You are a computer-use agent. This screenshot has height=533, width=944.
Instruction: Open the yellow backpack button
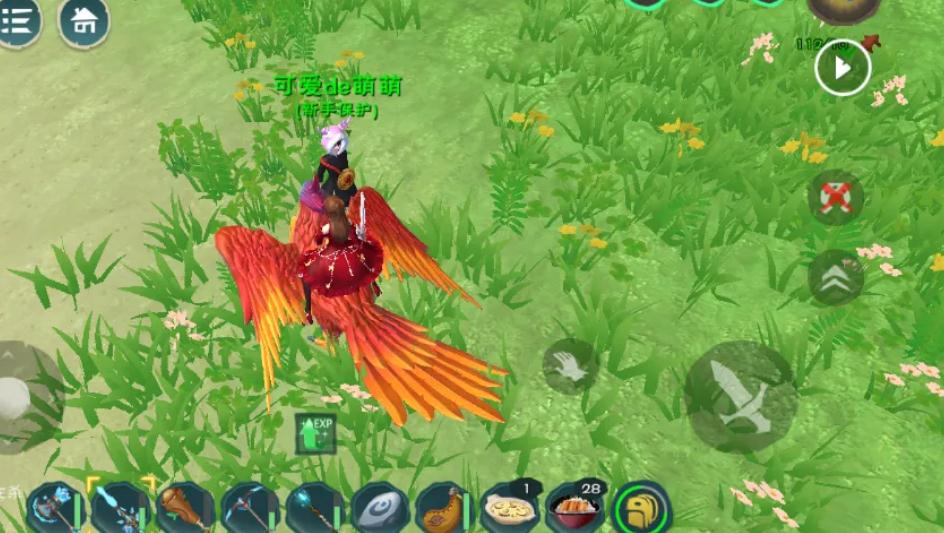tap(641, 508)
